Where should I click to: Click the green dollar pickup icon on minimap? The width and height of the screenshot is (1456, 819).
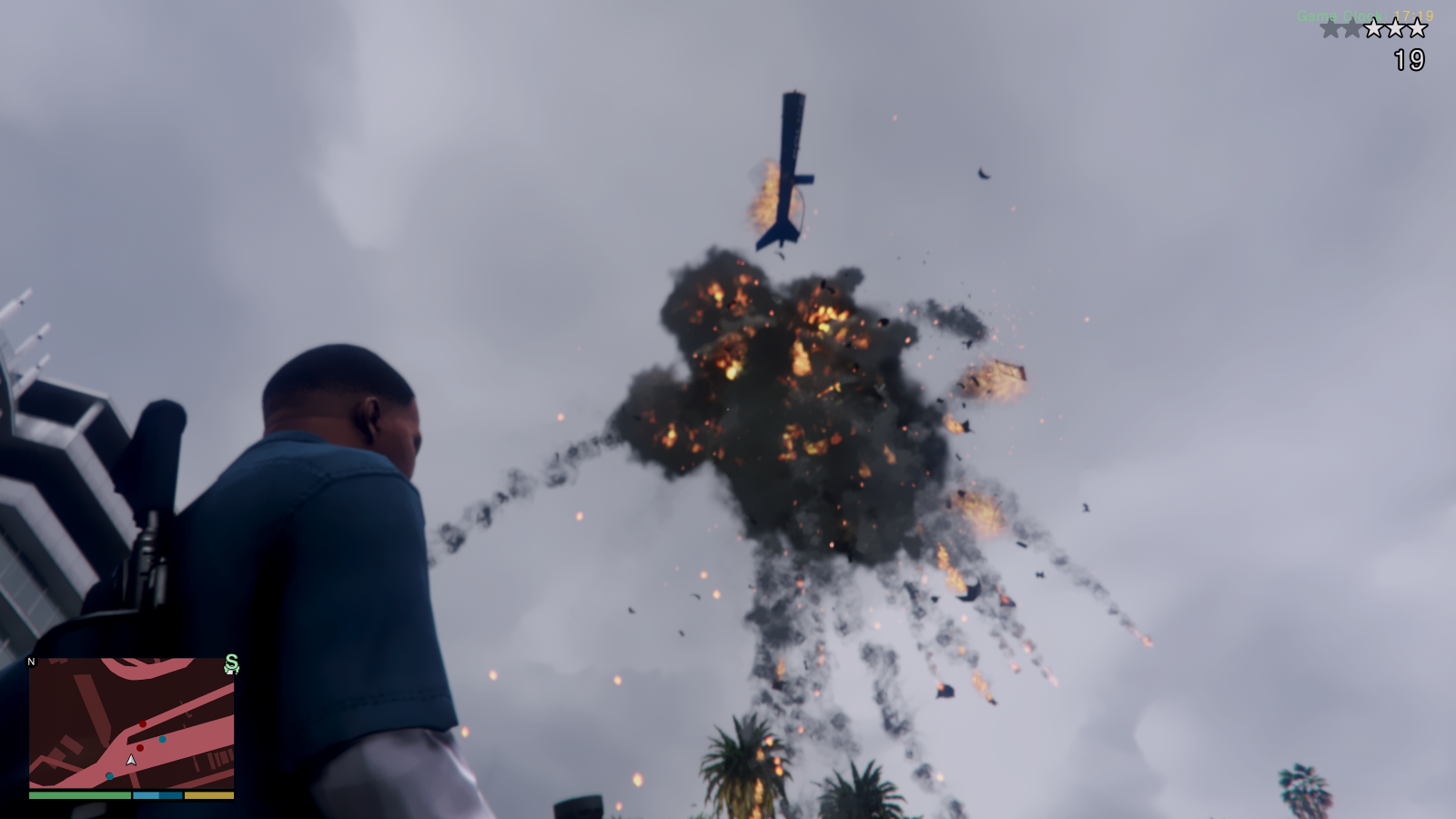point(230,664)
